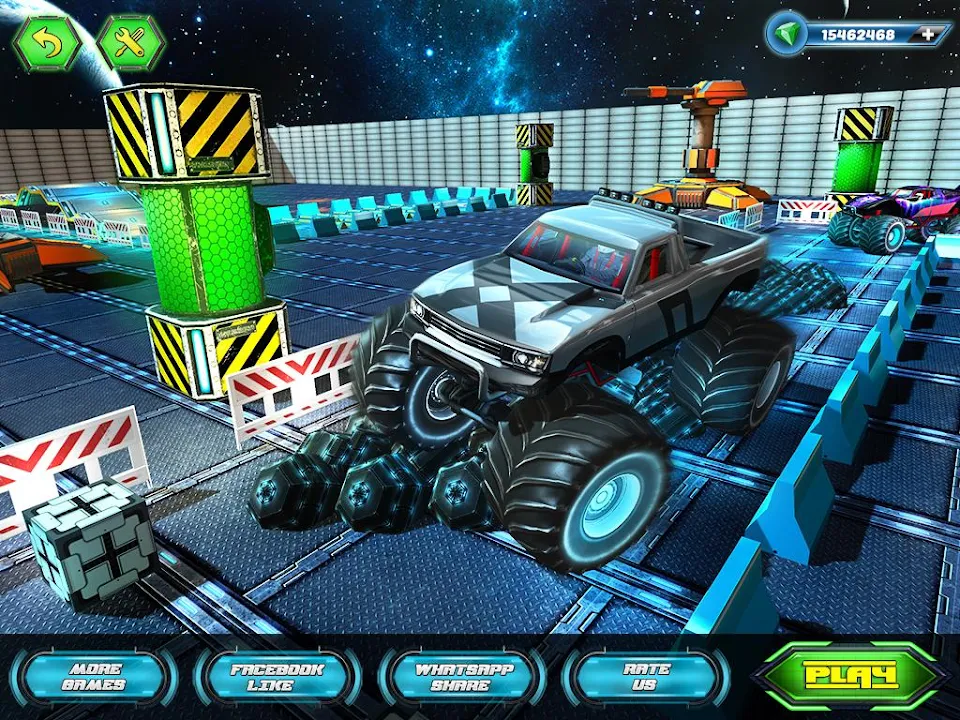Open settings via the wrench and screwdriver icon
The height and width of the screenshot is (720, 960).
(131, 43)
